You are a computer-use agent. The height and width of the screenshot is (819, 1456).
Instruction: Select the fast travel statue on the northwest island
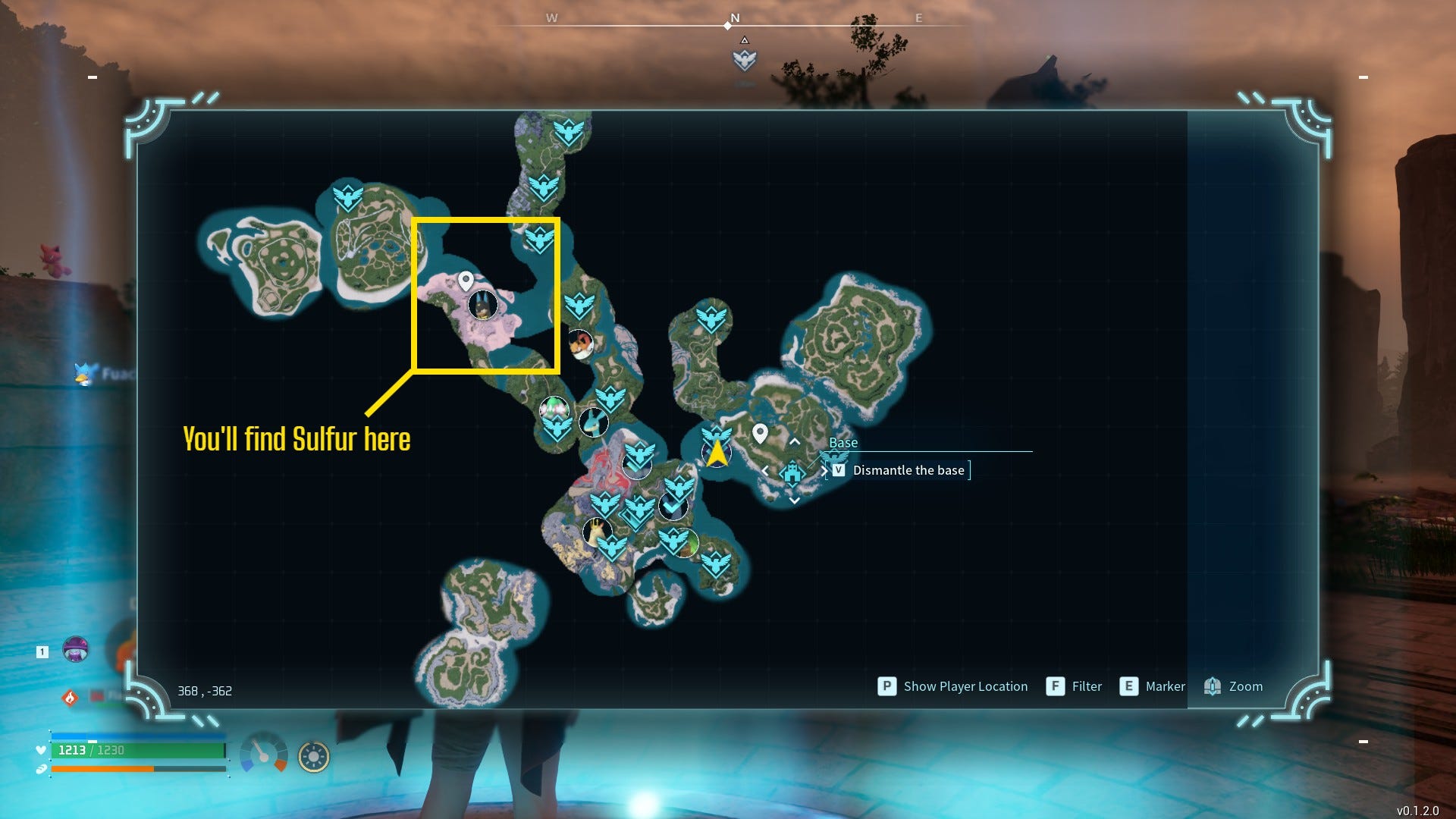348,196
